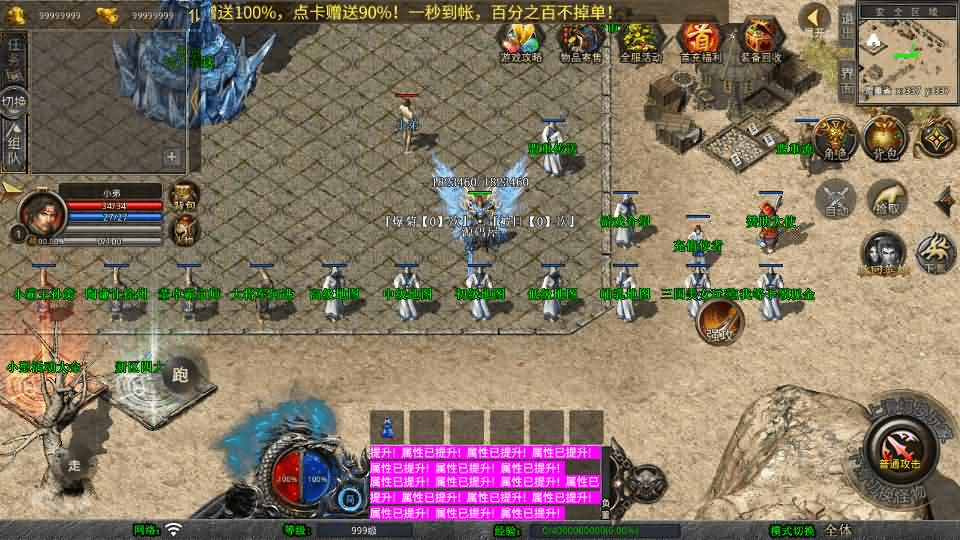Switch to 跑 run movement mode
The height and width of the screenshot is (540, 960).
click(180, 374)
